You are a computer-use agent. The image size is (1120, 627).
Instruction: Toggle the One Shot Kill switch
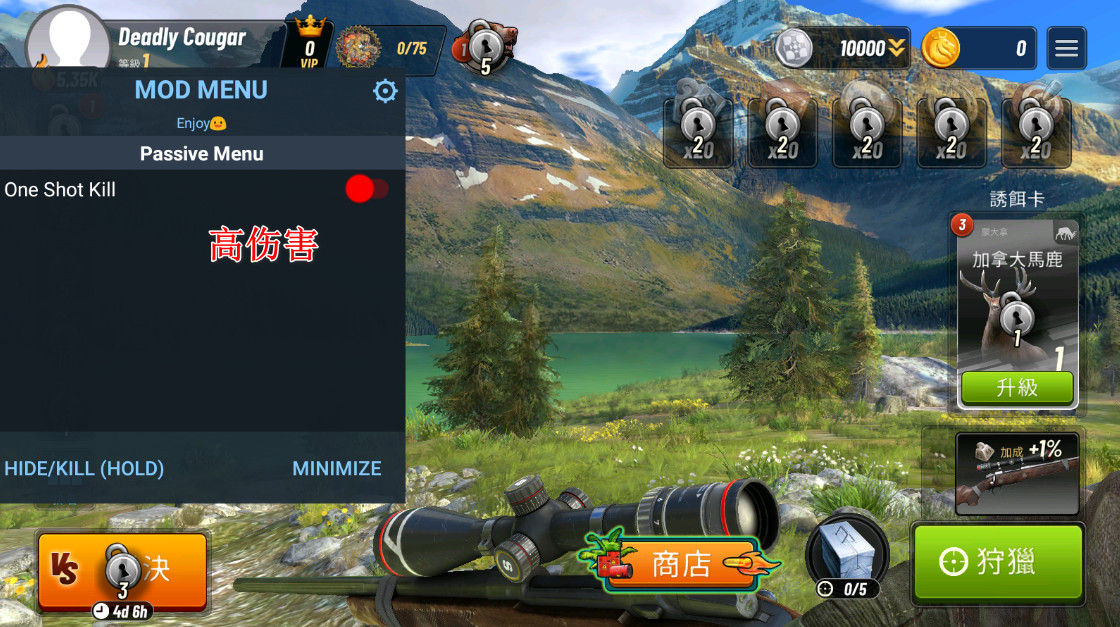coord(365,189)
